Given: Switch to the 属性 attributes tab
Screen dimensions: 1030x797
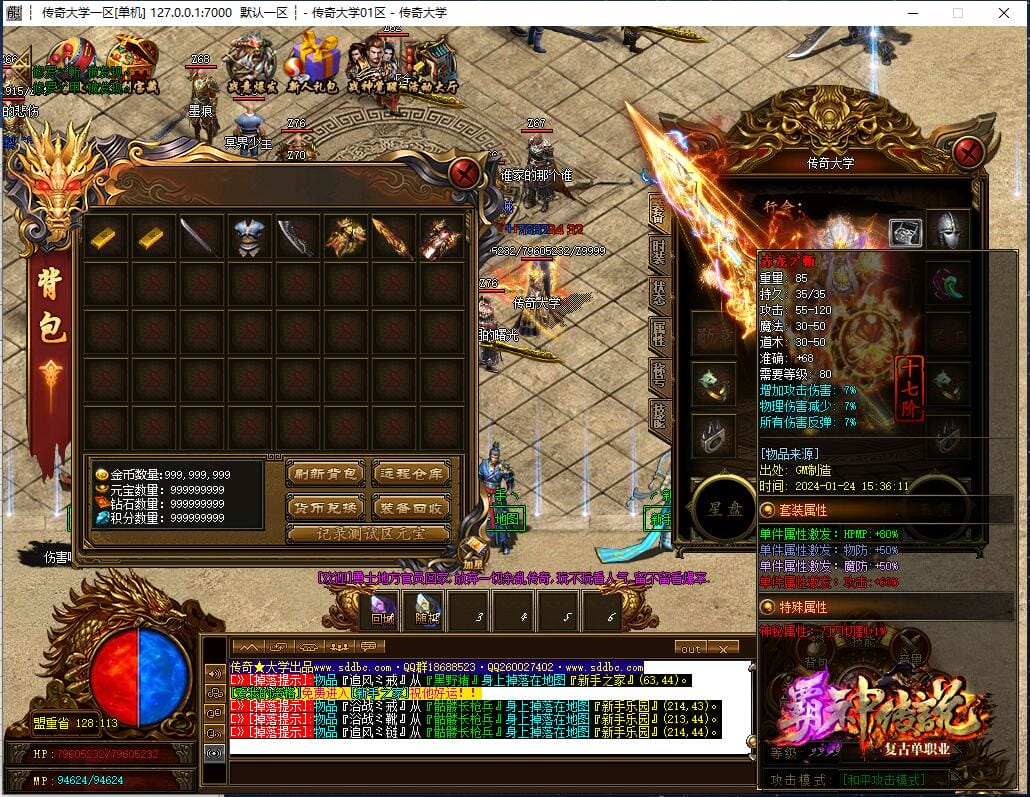Looking at the screenshot, I should (x=658, y=332).
